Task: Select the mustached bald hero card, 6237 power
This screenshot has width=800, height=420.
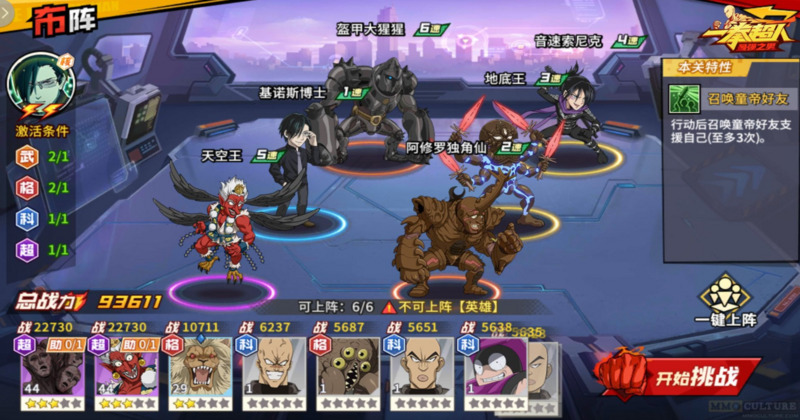Action: 270,368
